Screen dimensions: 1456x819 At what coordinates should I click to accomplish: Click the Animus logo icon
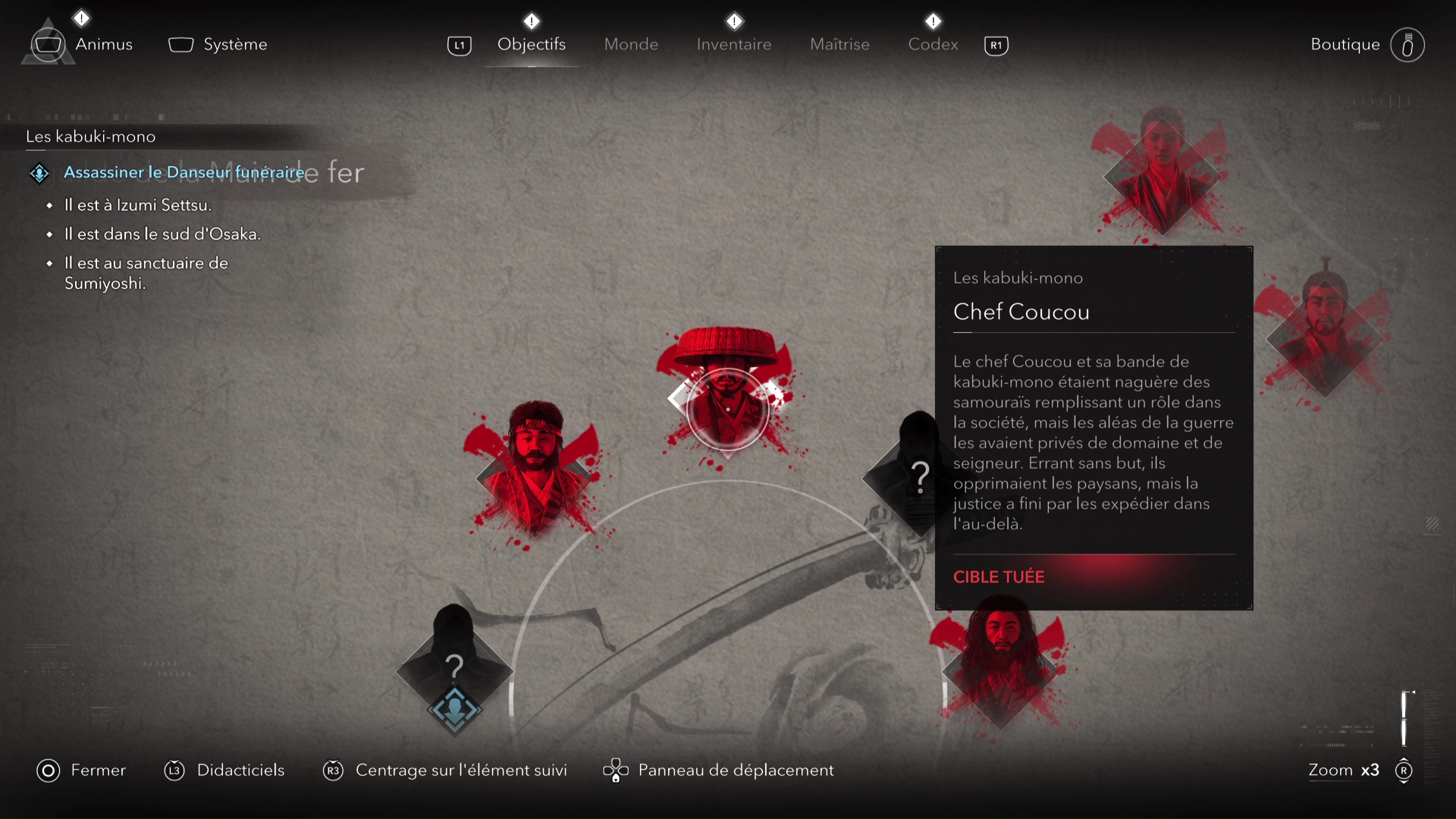(48, 44)
